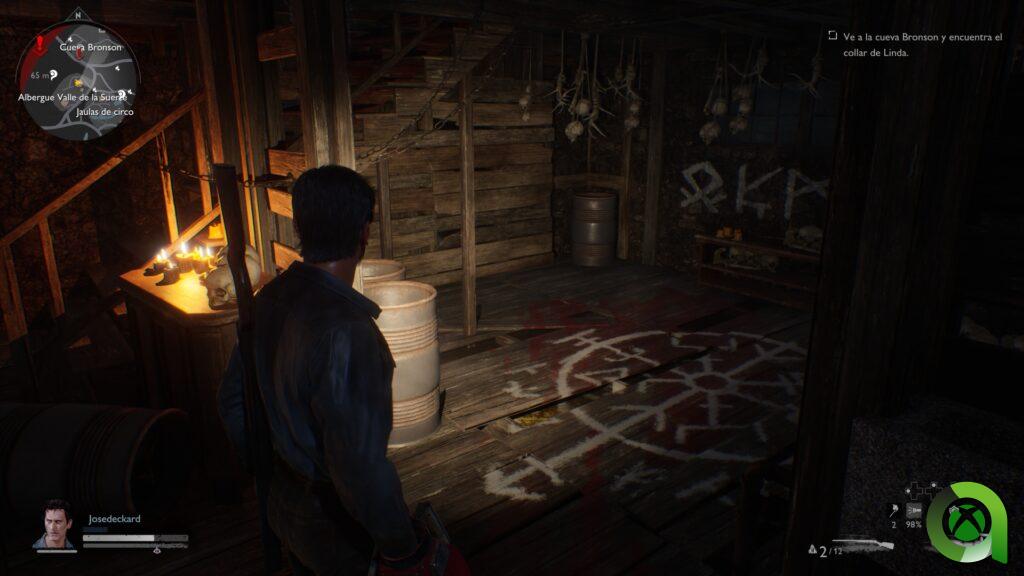Click the red exclamation marker on minimap

coord(40,44)
